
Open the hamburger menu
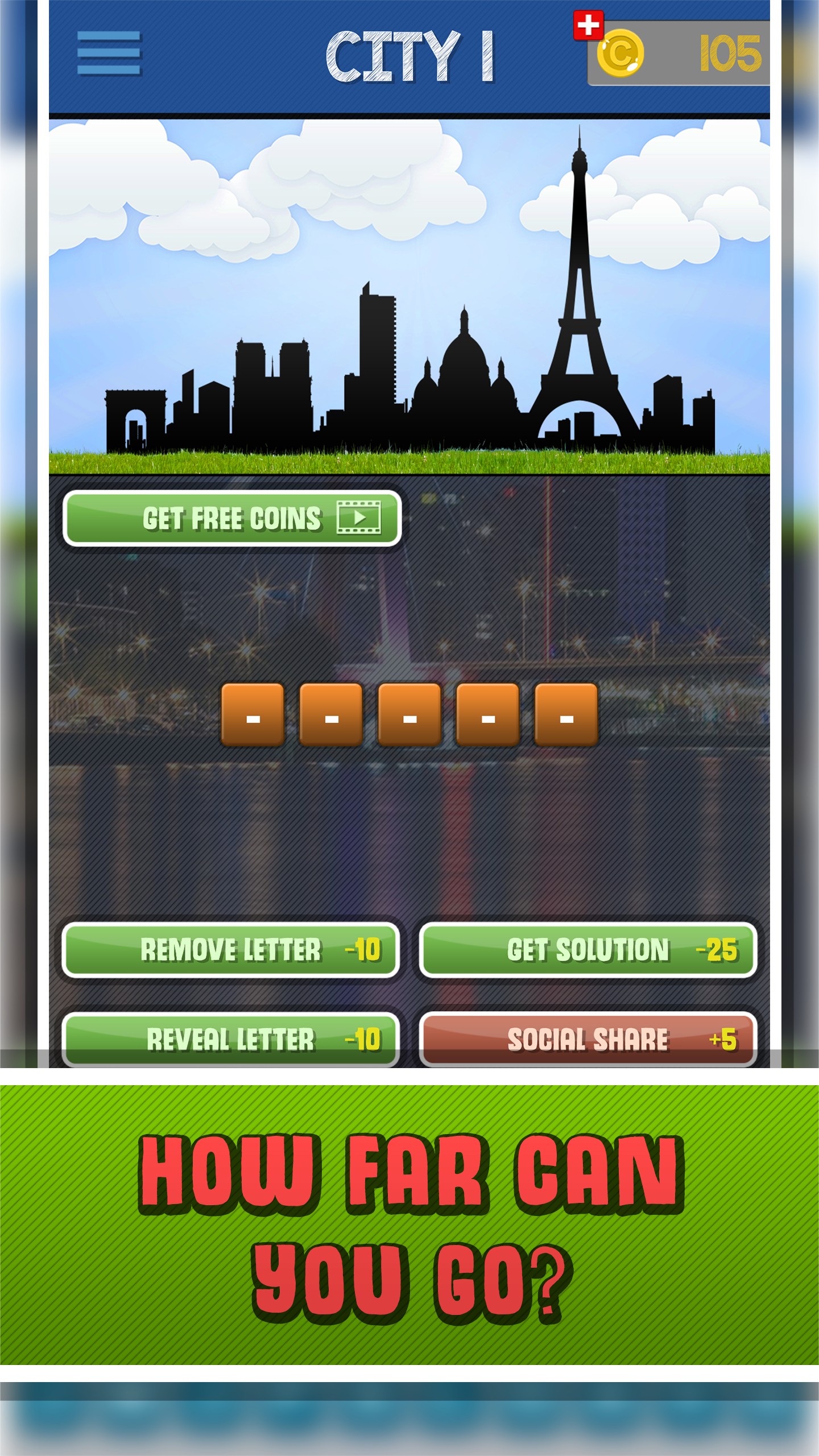coord(109,53)
